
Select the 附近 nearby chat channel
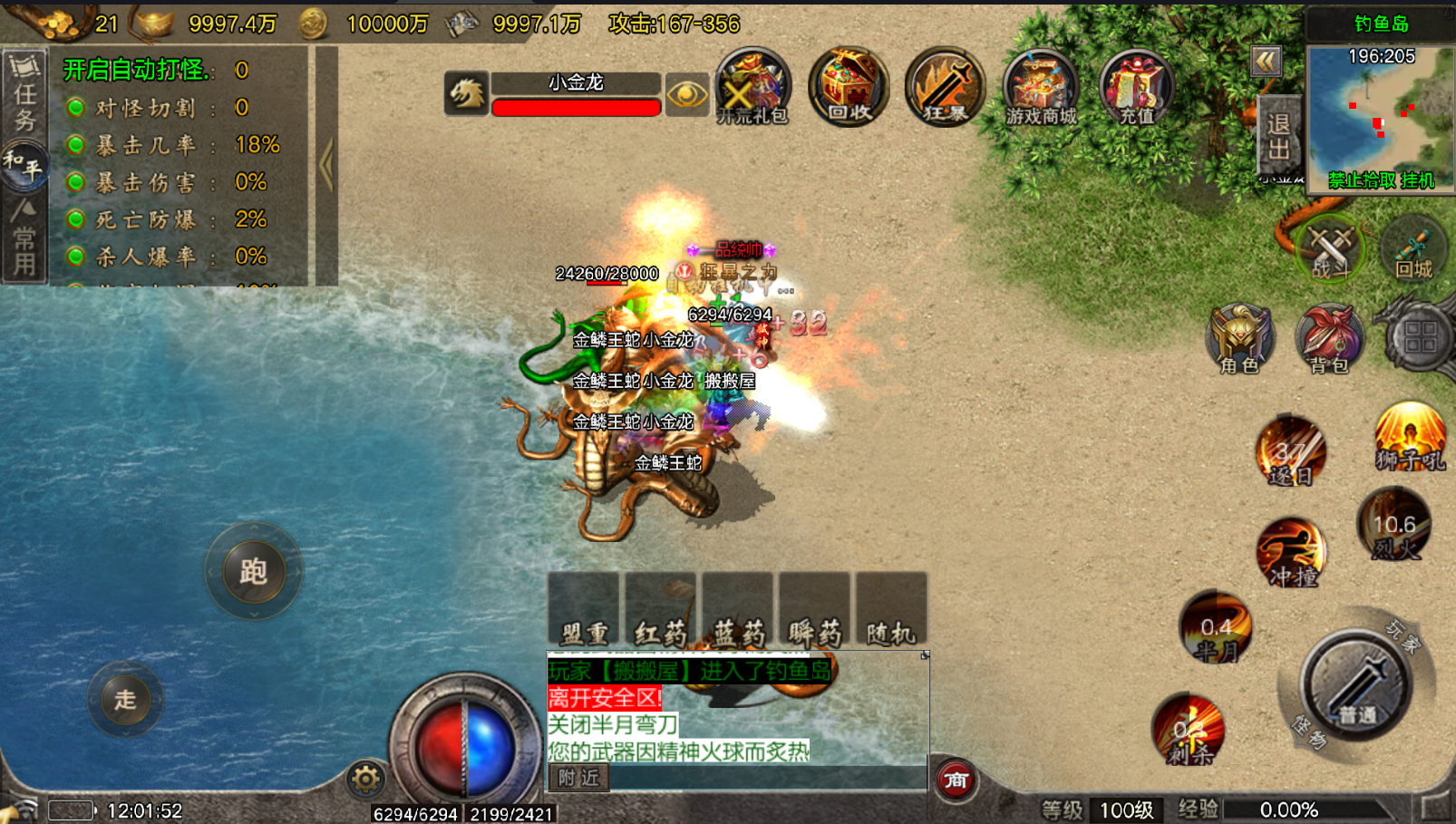click(x=578, y=778)
